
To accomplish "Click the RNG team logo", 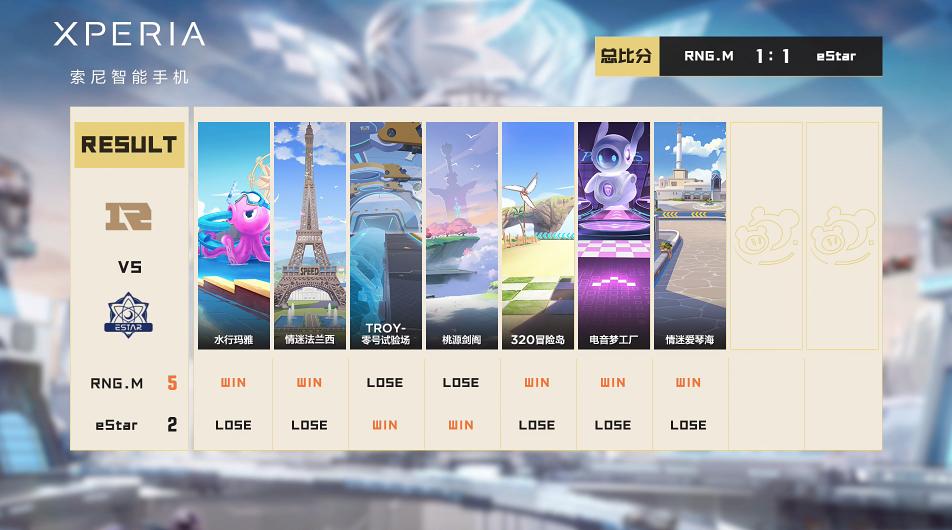I will pos(129,216).
